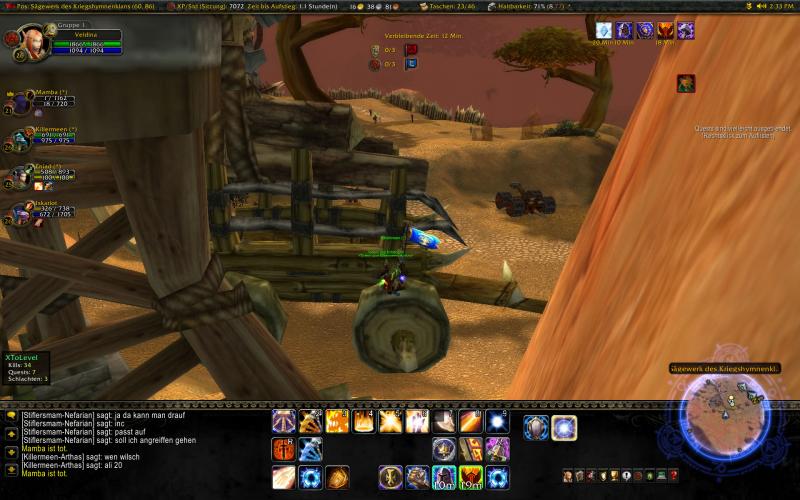Click the durability percentage readout in top bar
The width and height of the screenshot is (800, 500).
coord(530,6)
